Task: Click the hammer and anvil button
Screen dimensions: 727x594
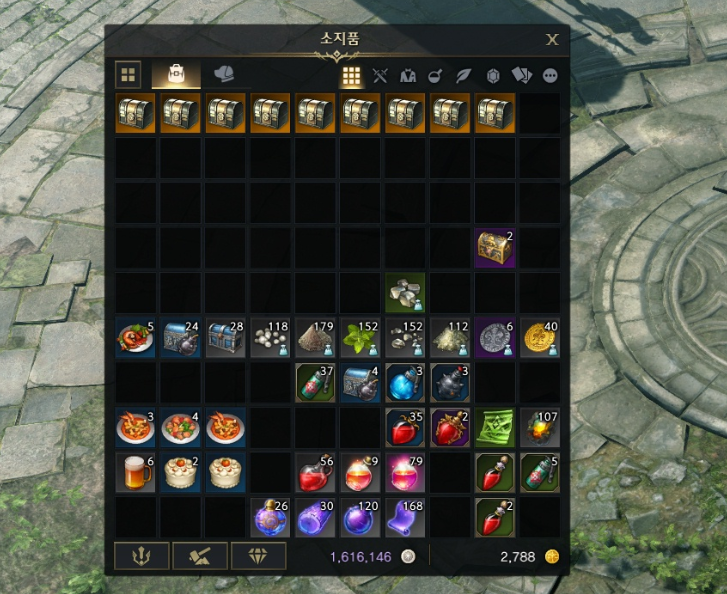Action: pyautogui.click(x=200, y=556)
